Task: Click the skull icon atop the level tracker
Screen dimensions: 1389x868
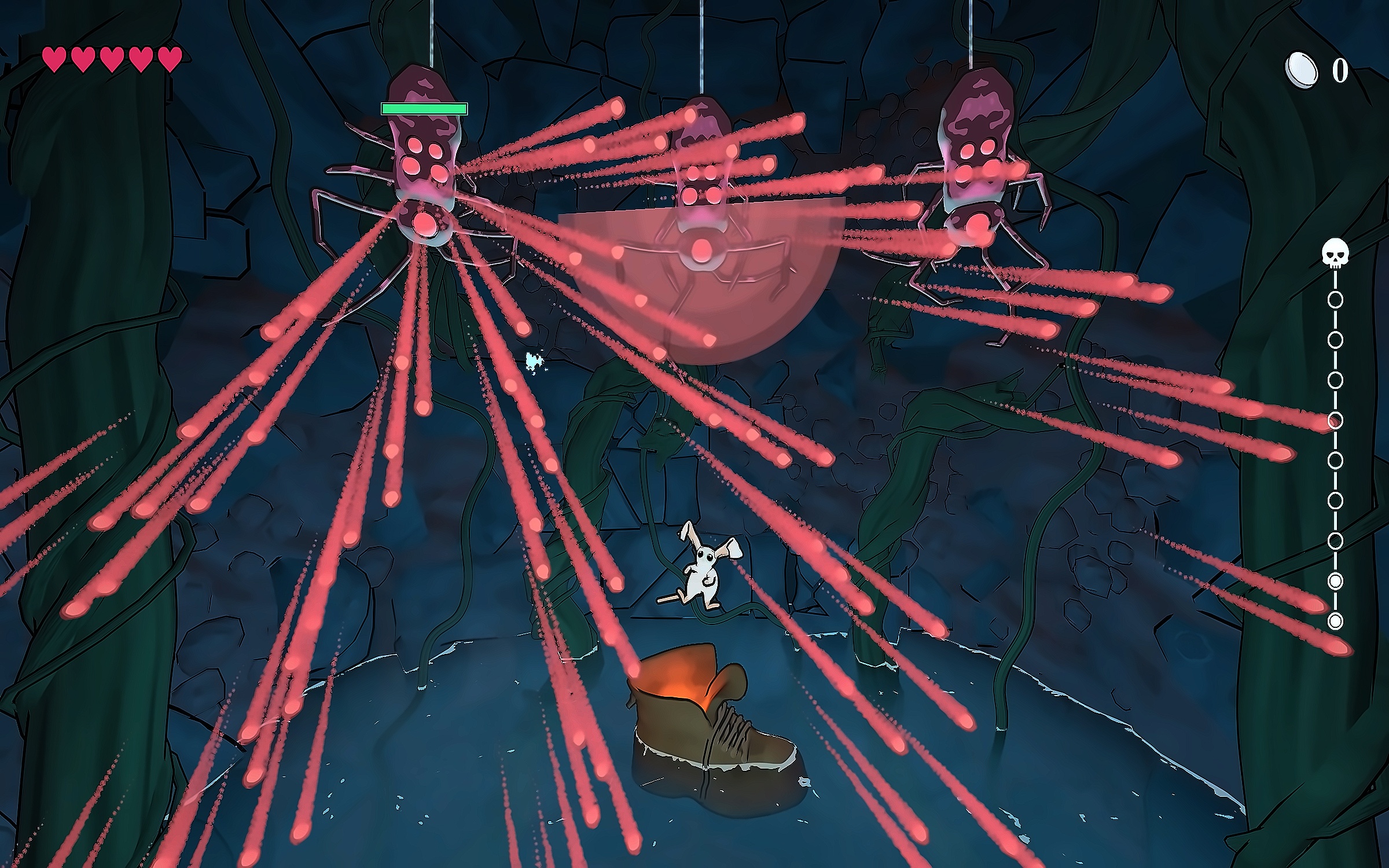Action: pyautogui.click(x=1335, y=254)
